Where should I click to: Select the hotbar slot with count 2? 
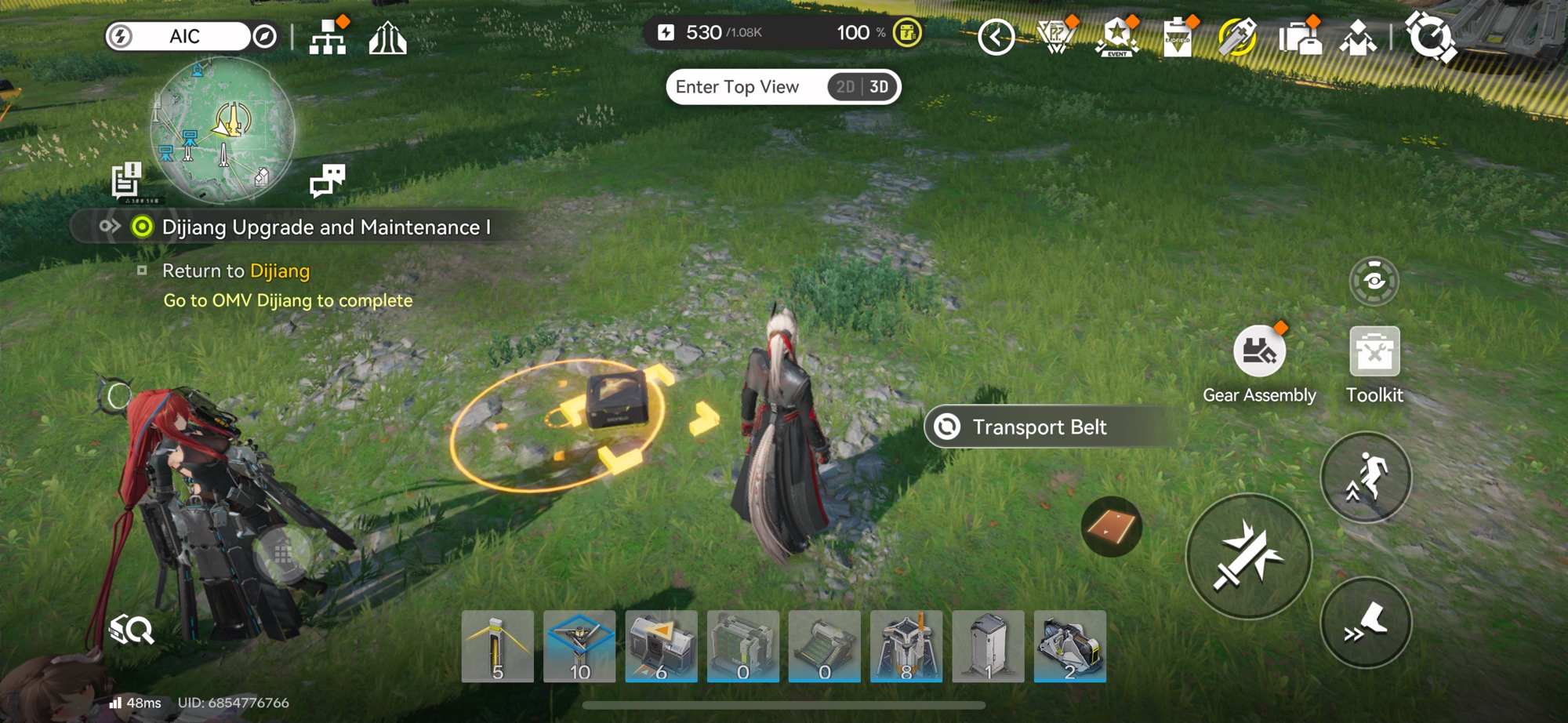click(x=1069, y=647)
